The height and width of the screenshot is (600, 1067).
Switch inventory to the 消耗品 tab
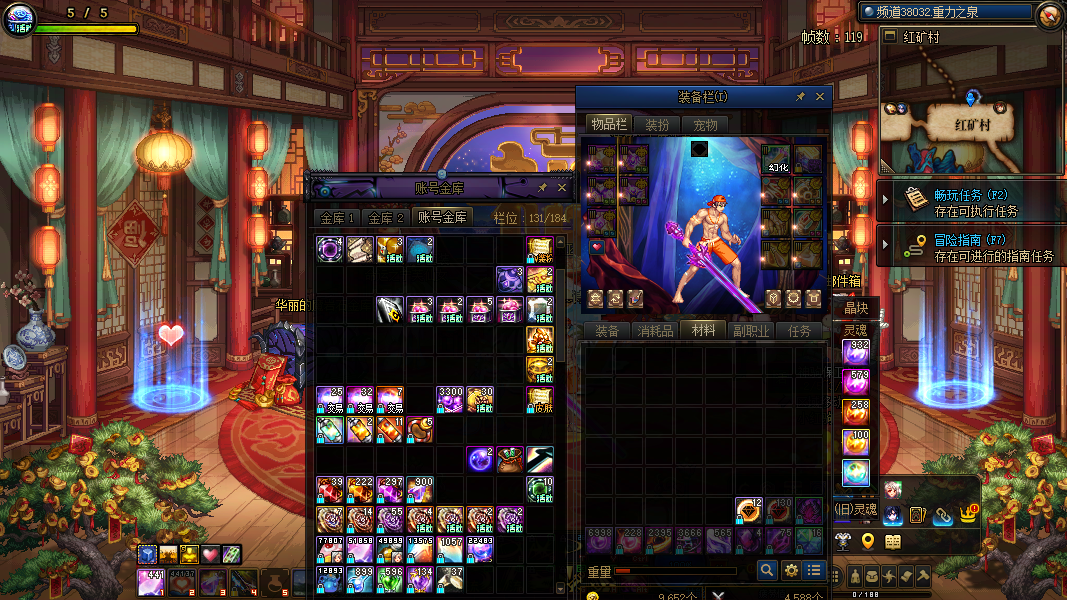click(x=654, y=331)
